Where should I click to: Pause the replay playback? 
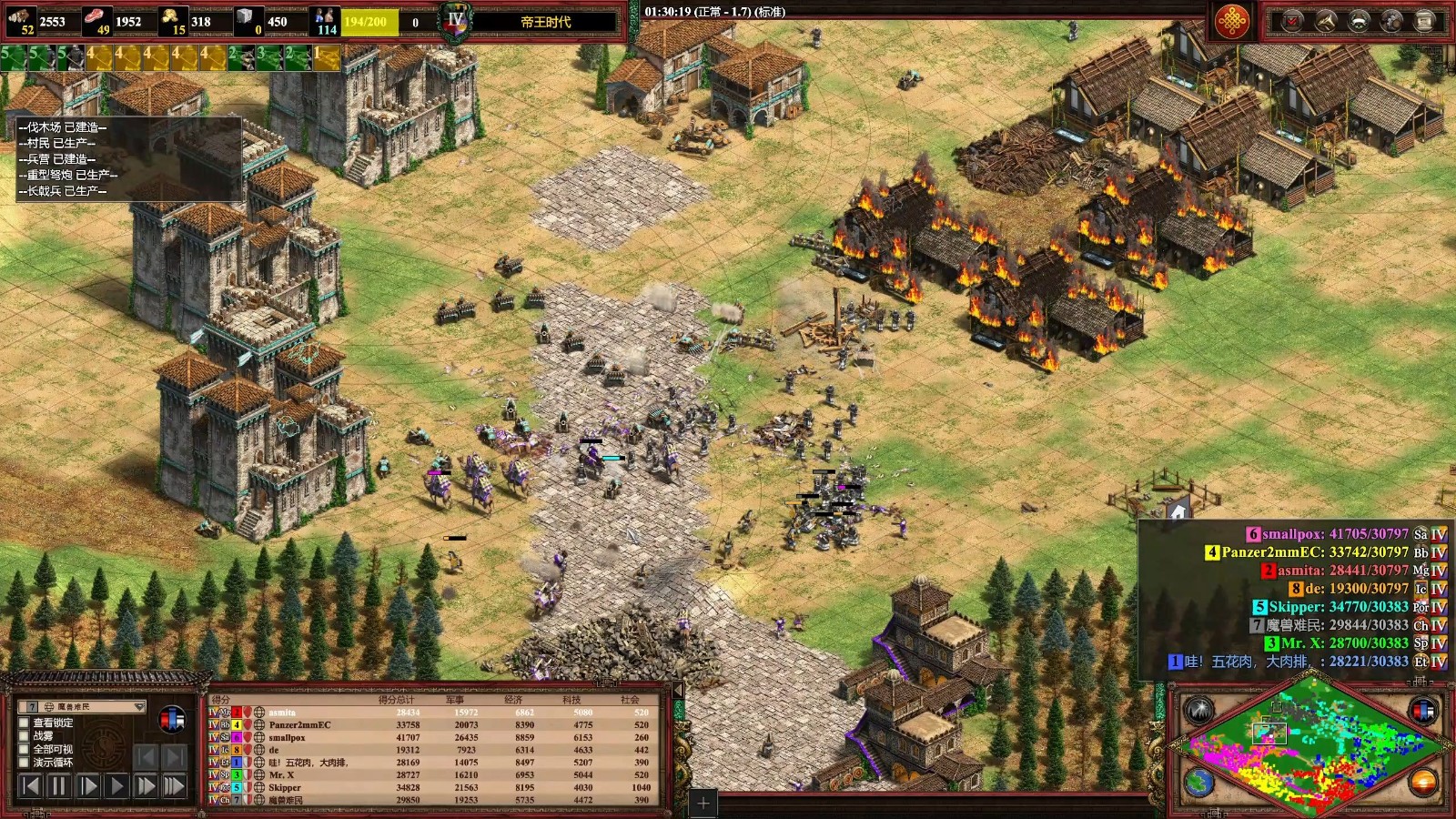click(59, 785)
